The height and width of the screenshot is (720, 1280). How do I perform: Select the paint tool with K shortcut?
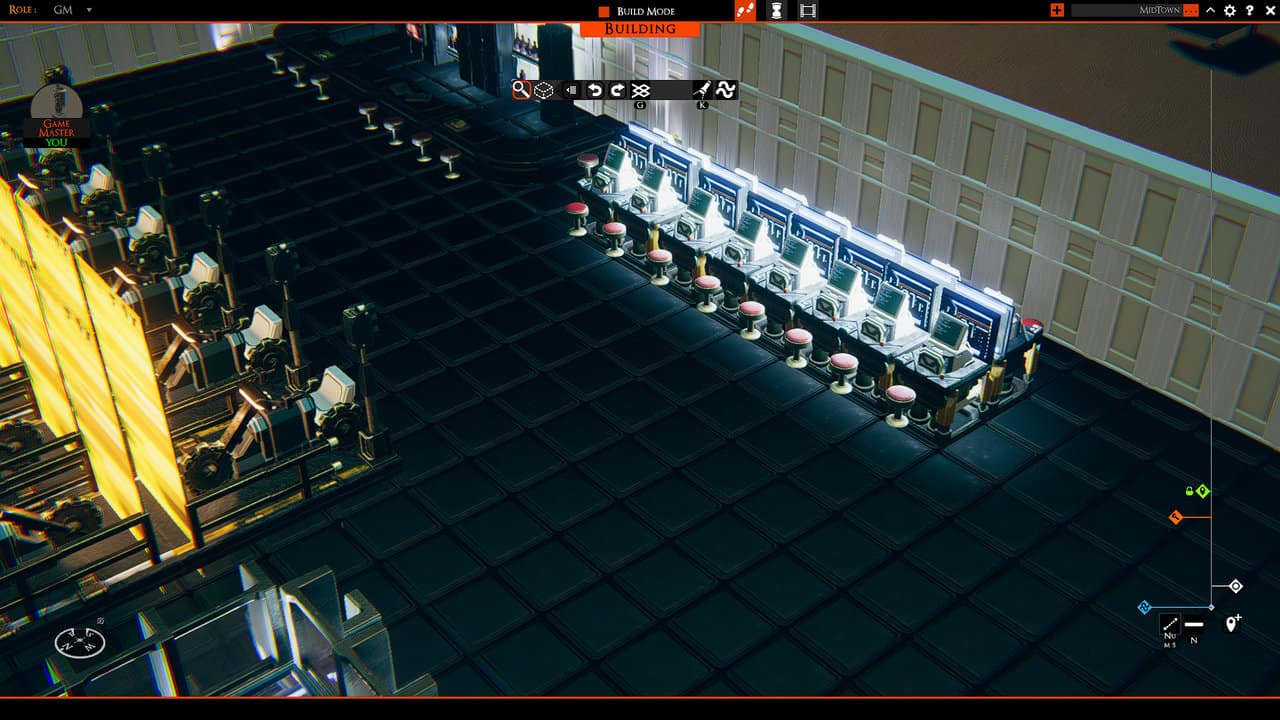(703, 89)
